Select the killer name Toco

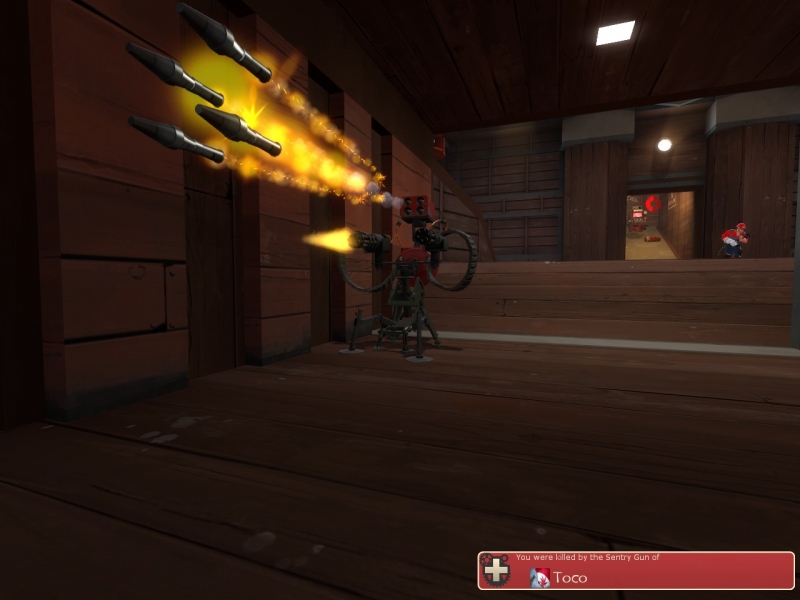(x=570, y=577)
